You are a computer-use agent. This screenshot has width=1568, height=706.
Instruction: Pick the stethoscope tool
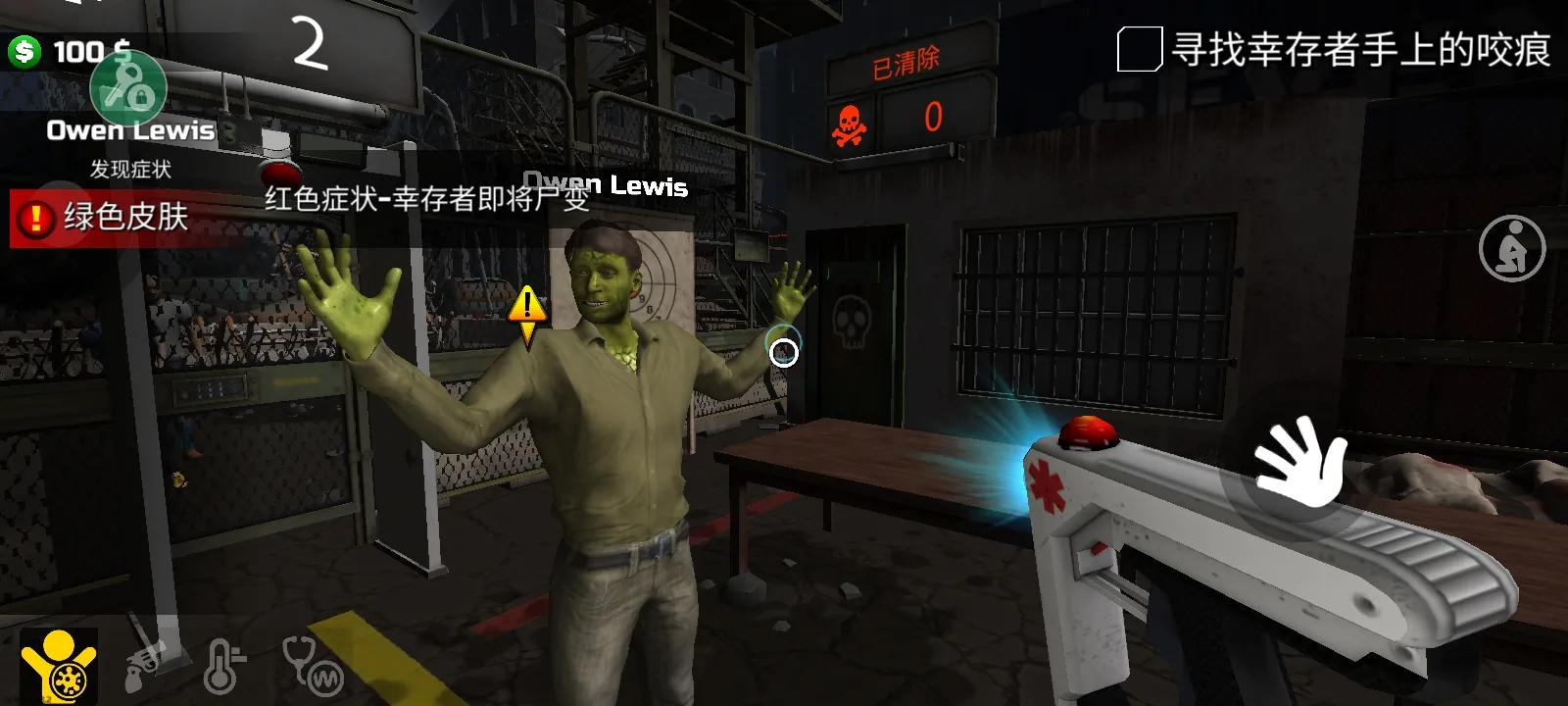312,667
